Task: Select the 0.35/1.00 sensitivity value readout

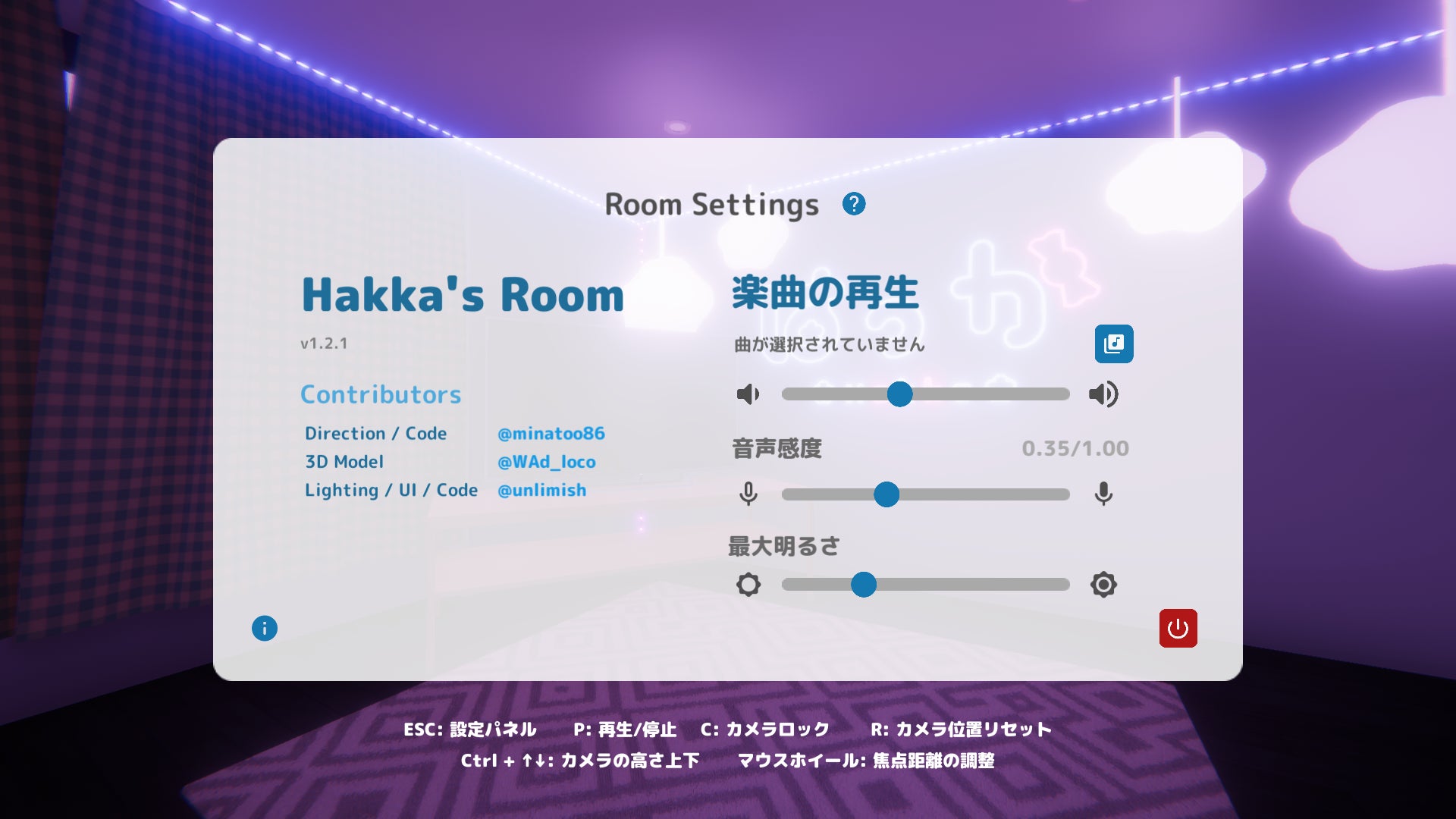Action: click(x=1076, y=447)
